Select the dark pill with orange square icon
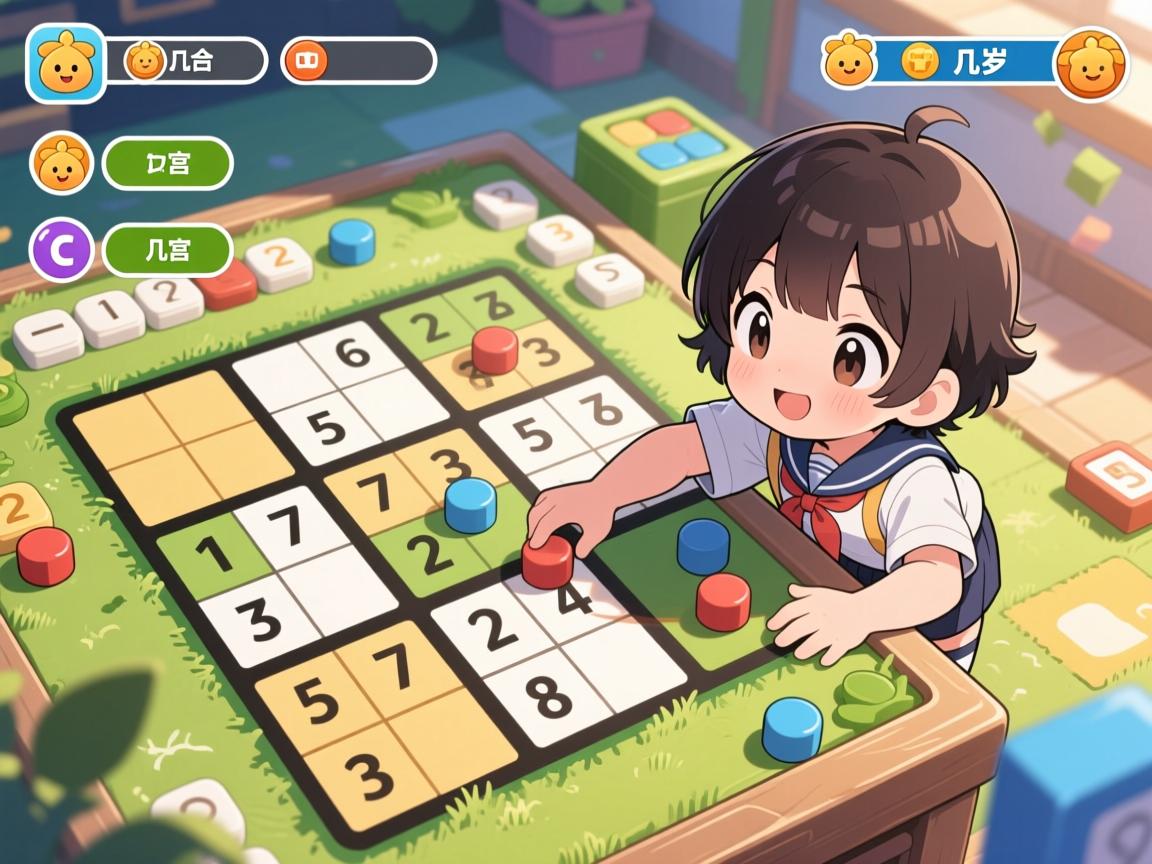 tap(358, 61)
